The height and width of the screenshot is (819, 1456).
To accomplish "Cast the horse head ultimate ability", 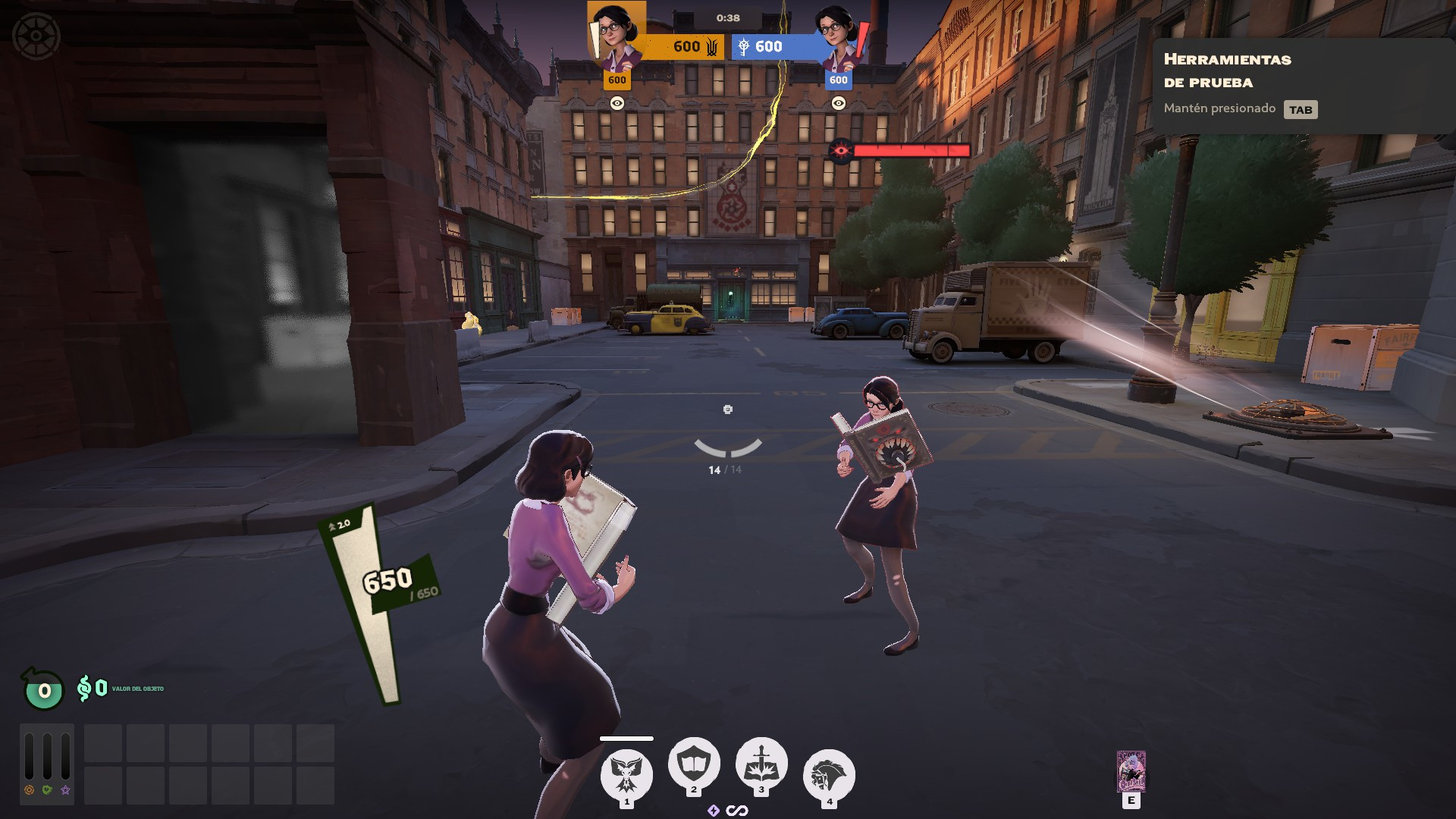I will (829, 775).
